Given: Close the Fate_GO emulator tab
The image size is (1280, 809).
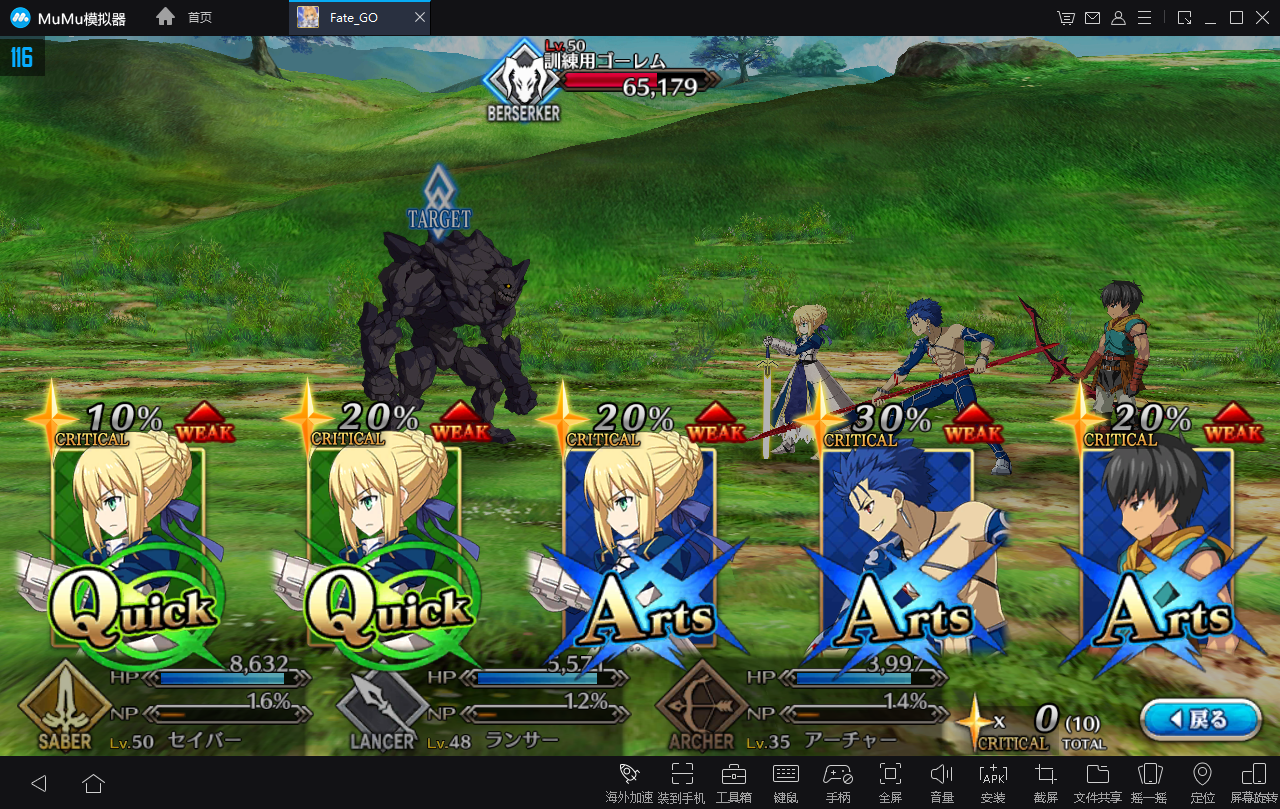Looking at the screenshot, I should click(x=420, y=18).
